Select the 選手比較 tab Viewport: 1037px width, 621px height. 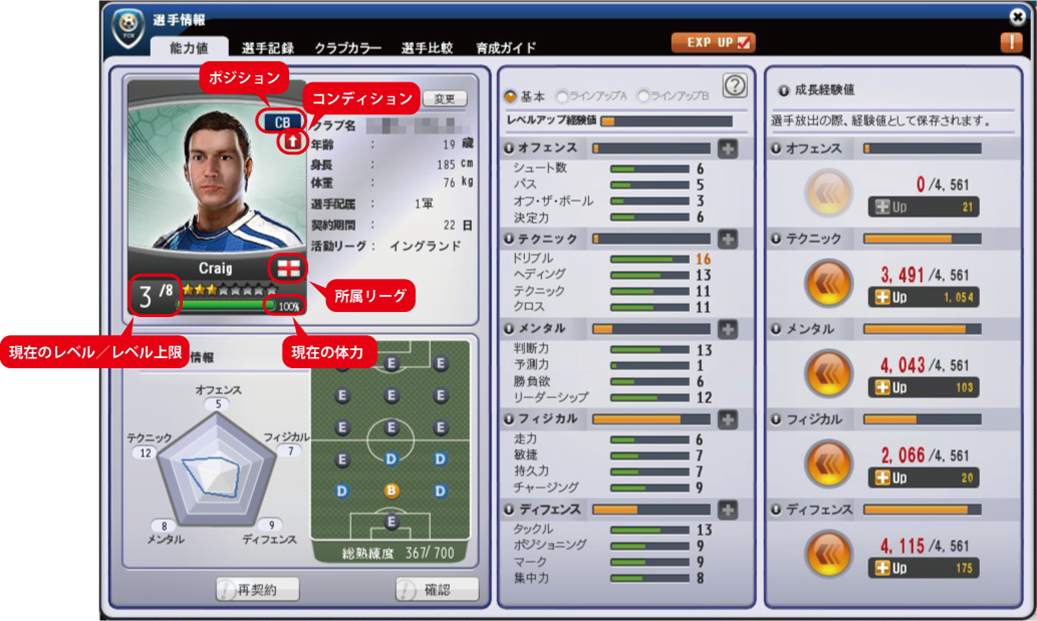click(x=427, y=47)
